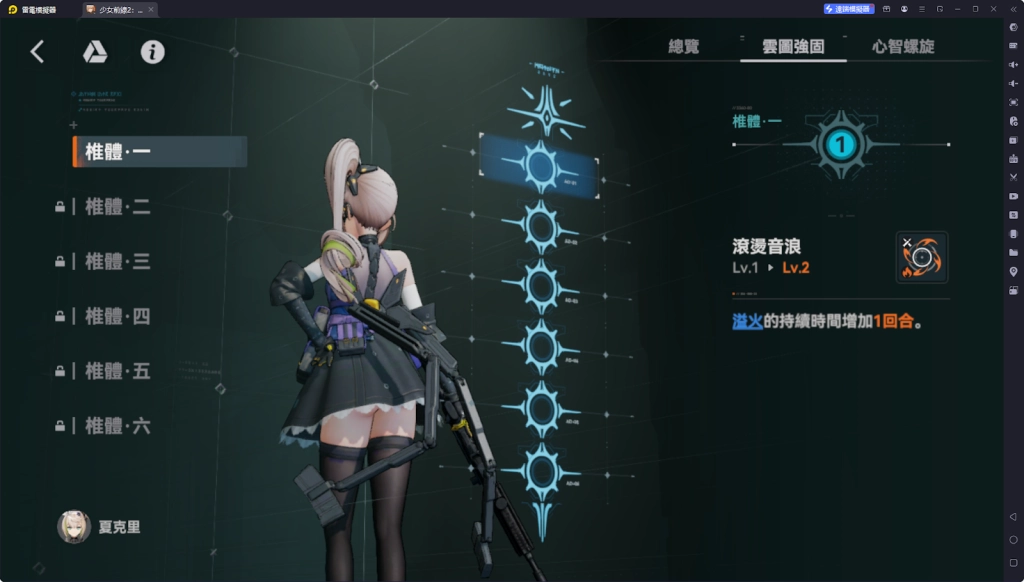Select the 椎體·一 entry
This screenshot has width=1024, height=582.
pos(160,152)
